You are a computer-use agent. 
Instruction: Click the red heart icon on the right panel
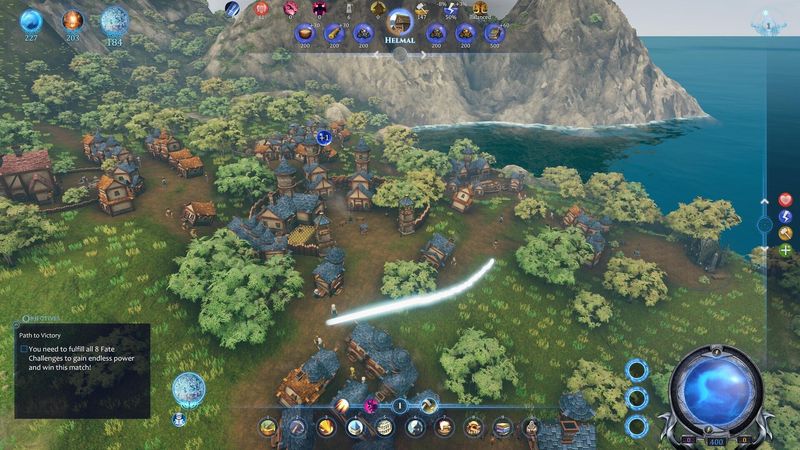click(x=786, y=200)
